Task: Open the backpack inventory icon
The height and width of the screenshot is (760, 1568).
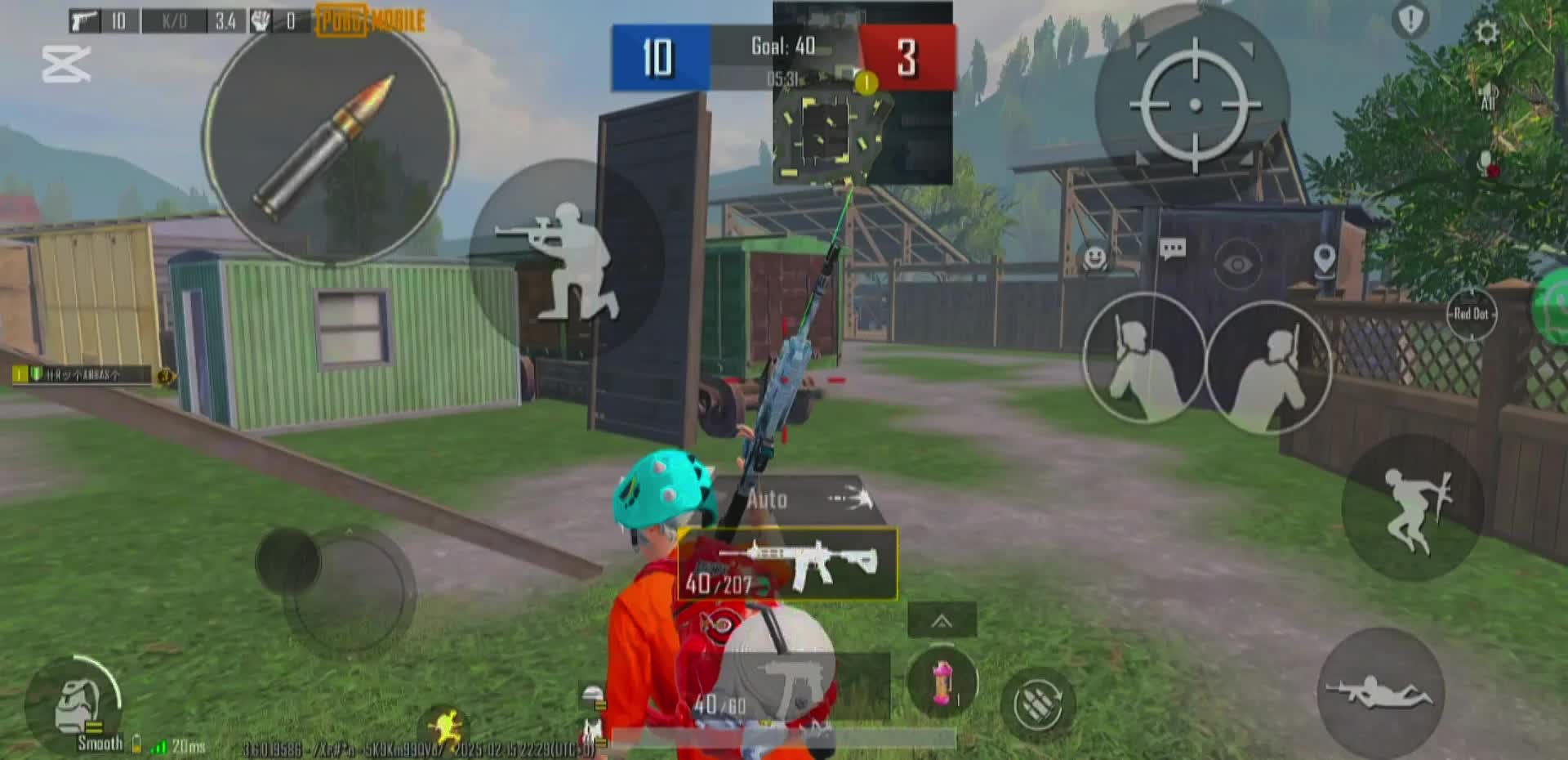Action: click(79, 705)
